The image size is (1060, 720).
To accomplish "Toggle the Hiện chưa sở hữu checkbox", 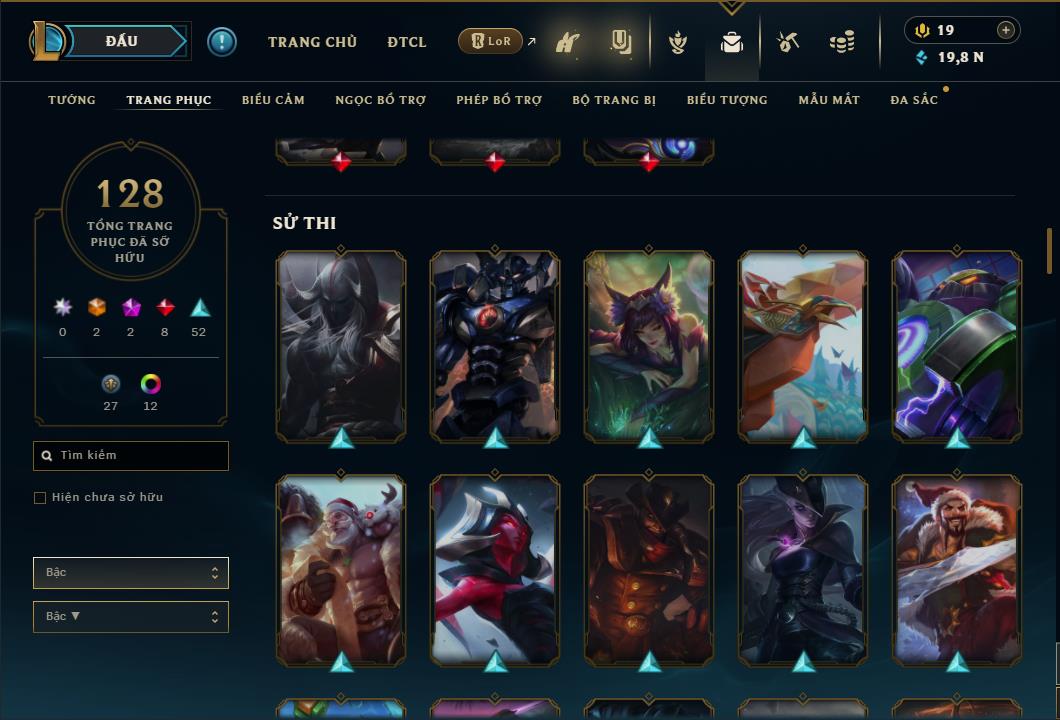I will pos(40,498).
